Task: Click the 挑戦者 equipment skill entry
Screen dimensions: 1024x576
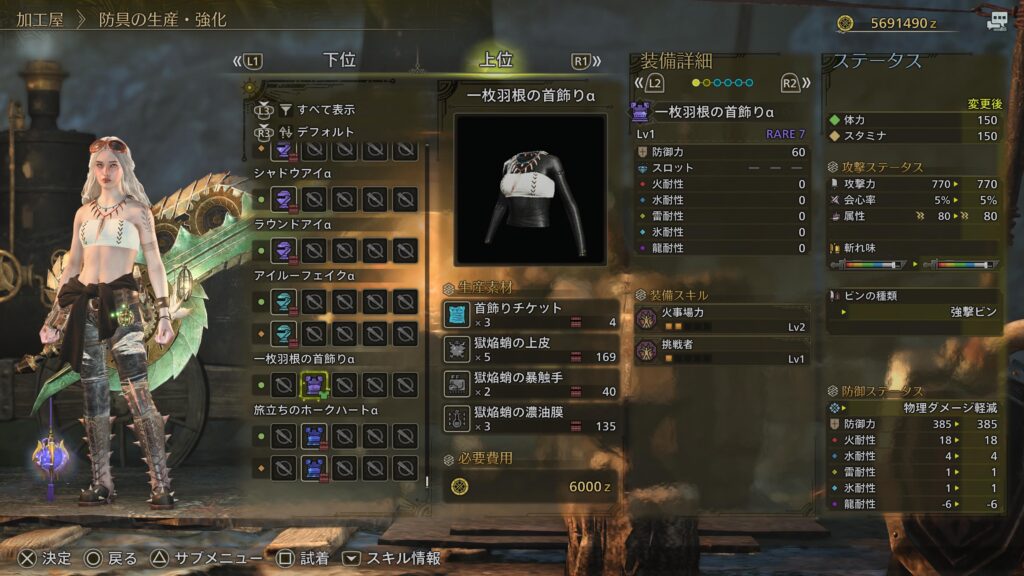Action: coord(722,351)
